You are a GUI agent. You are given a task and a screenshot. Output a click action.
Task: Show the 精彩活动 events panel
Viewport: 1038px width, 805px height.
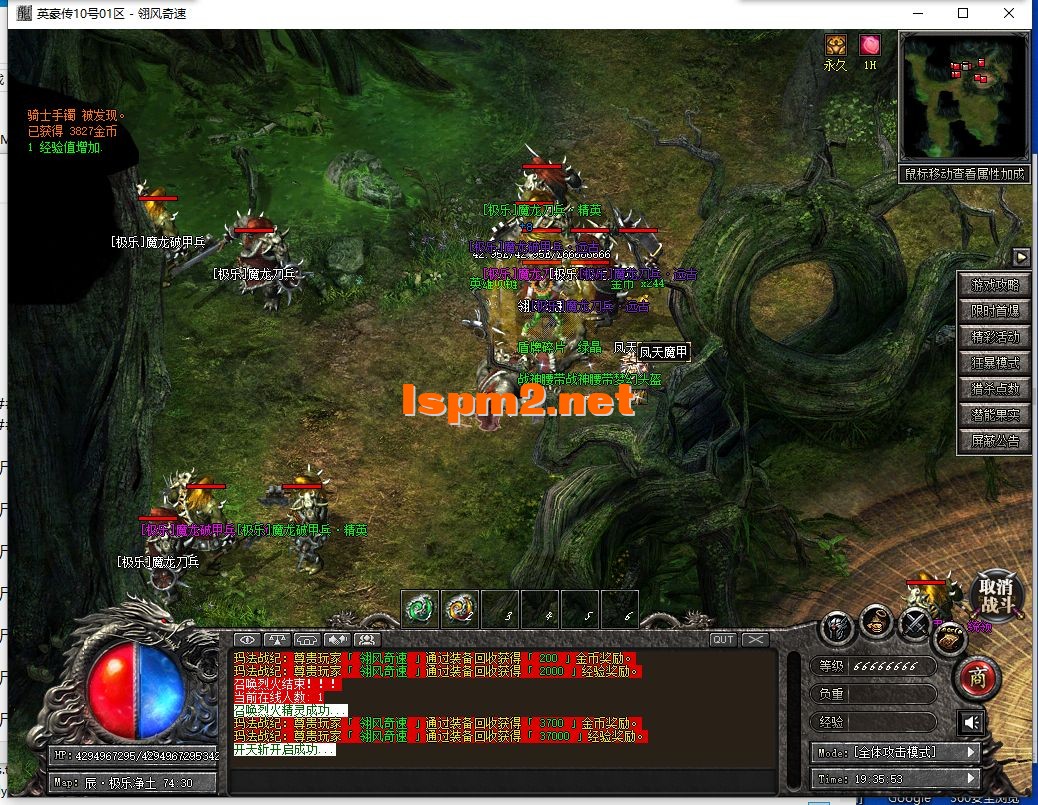[994, 337]
